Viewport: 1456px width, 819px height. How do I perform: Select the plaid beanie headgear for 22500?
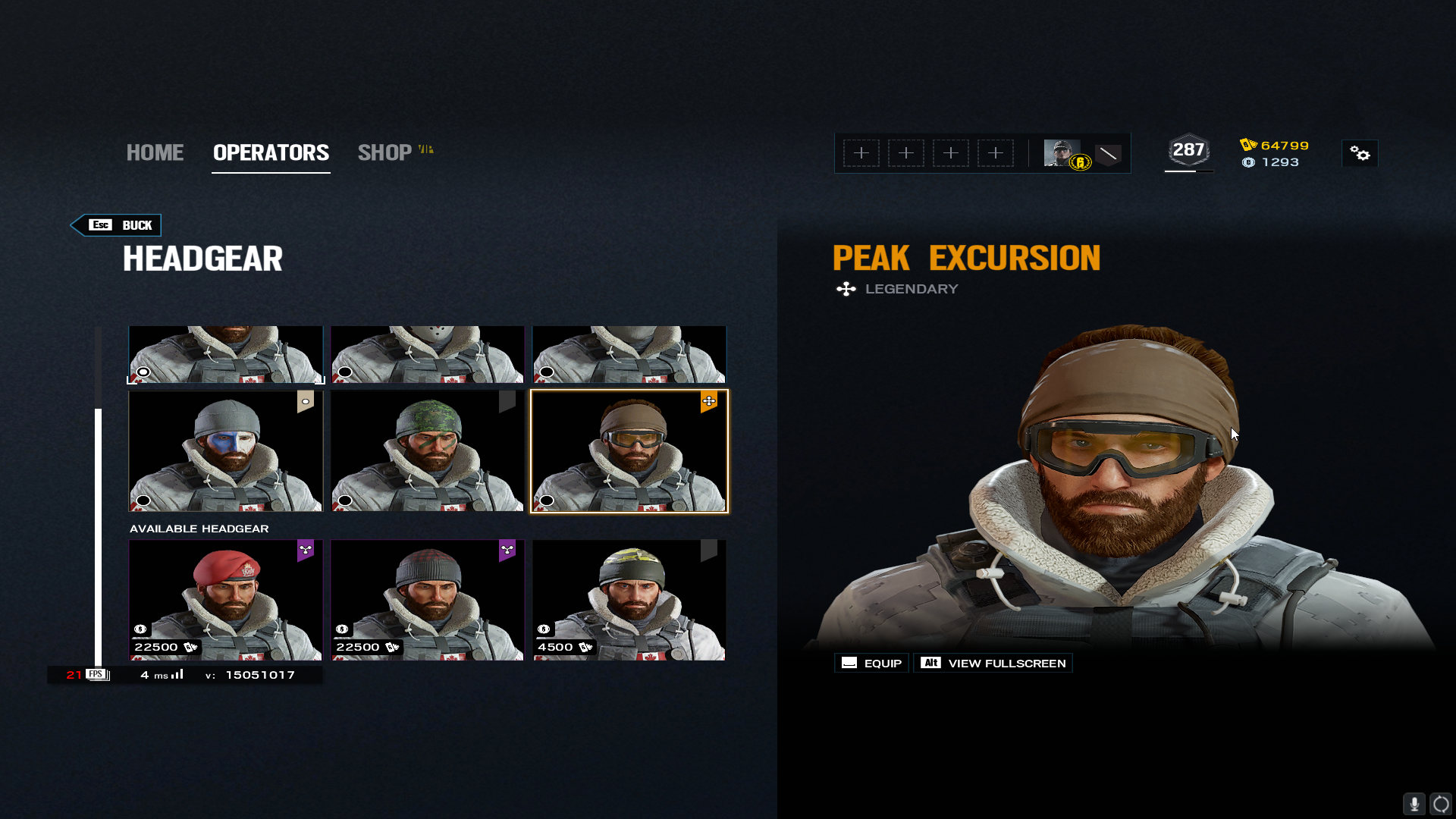pos(428,600)
